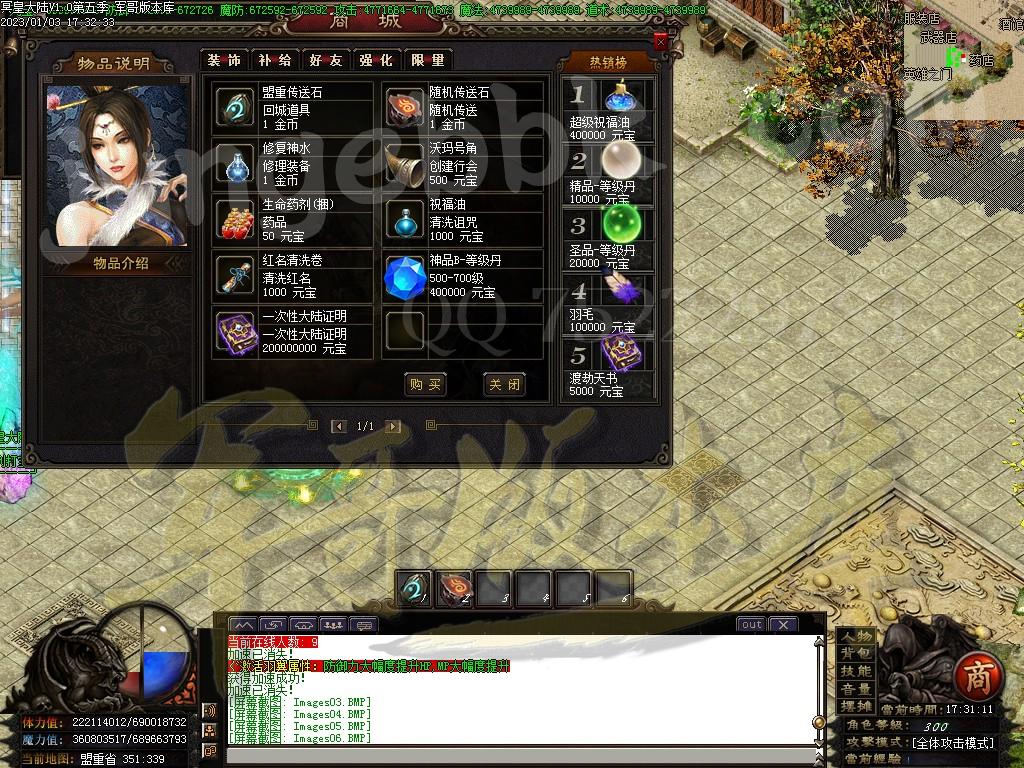This screenshot has width=1024, height=768.
Task: Switch to the 装饰 shop tab
Action: coord(224,60)
